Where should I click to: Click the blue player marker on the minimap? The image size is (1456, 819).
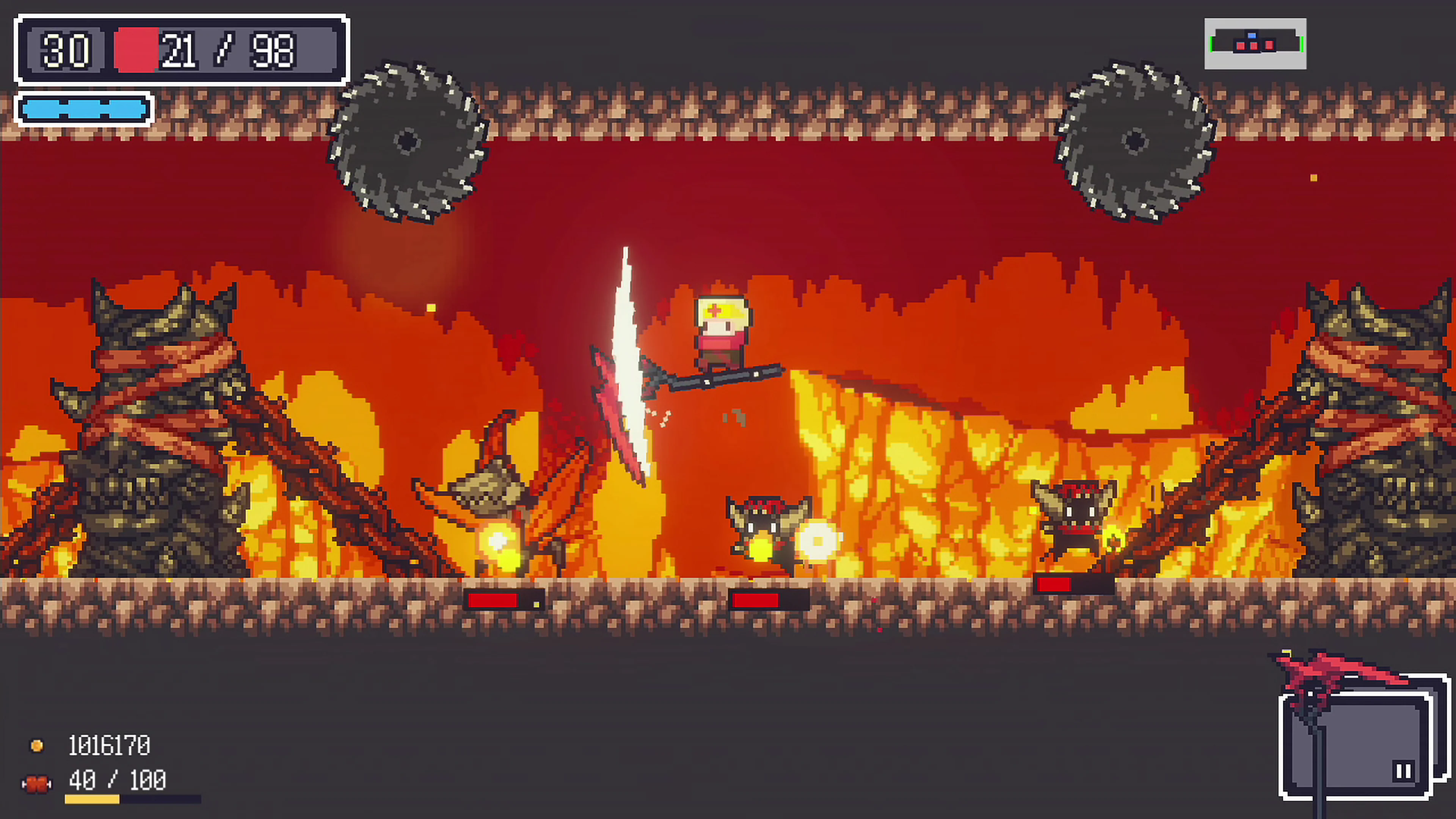[1252, 36]
